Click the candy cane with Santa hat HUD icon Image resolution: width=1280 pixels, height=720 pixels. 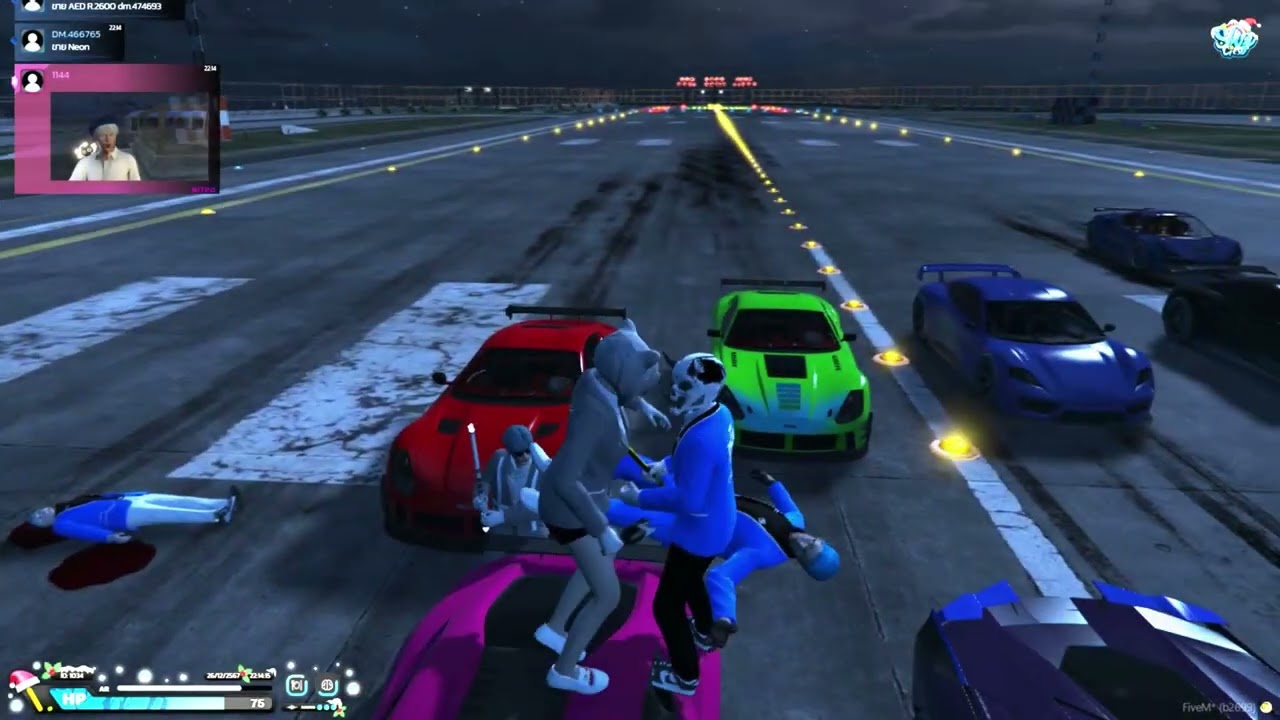(23, 684)
